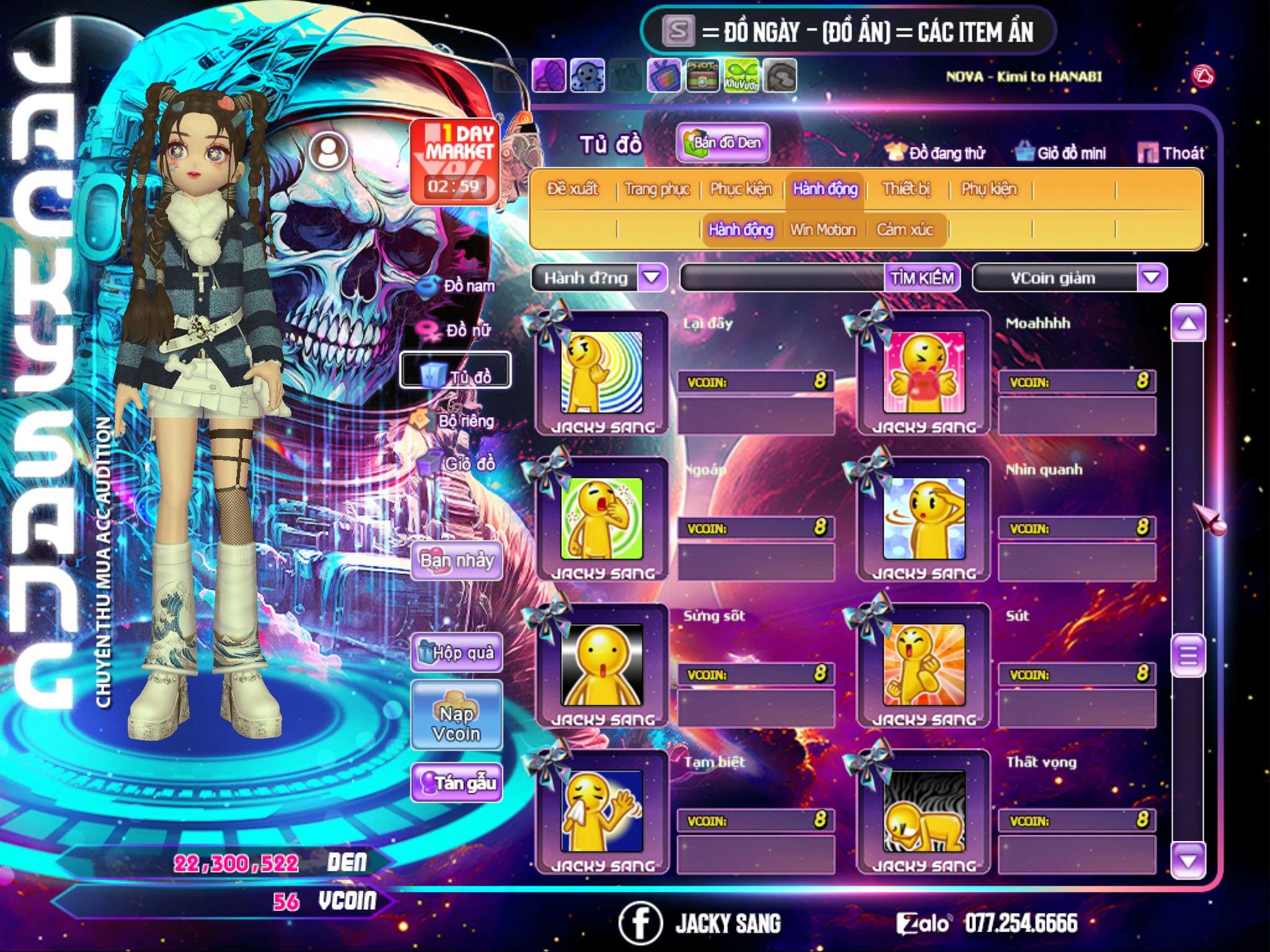Open the 1 Day Market banner
This screenshot has width=1270, height=952.
(455, 161)
